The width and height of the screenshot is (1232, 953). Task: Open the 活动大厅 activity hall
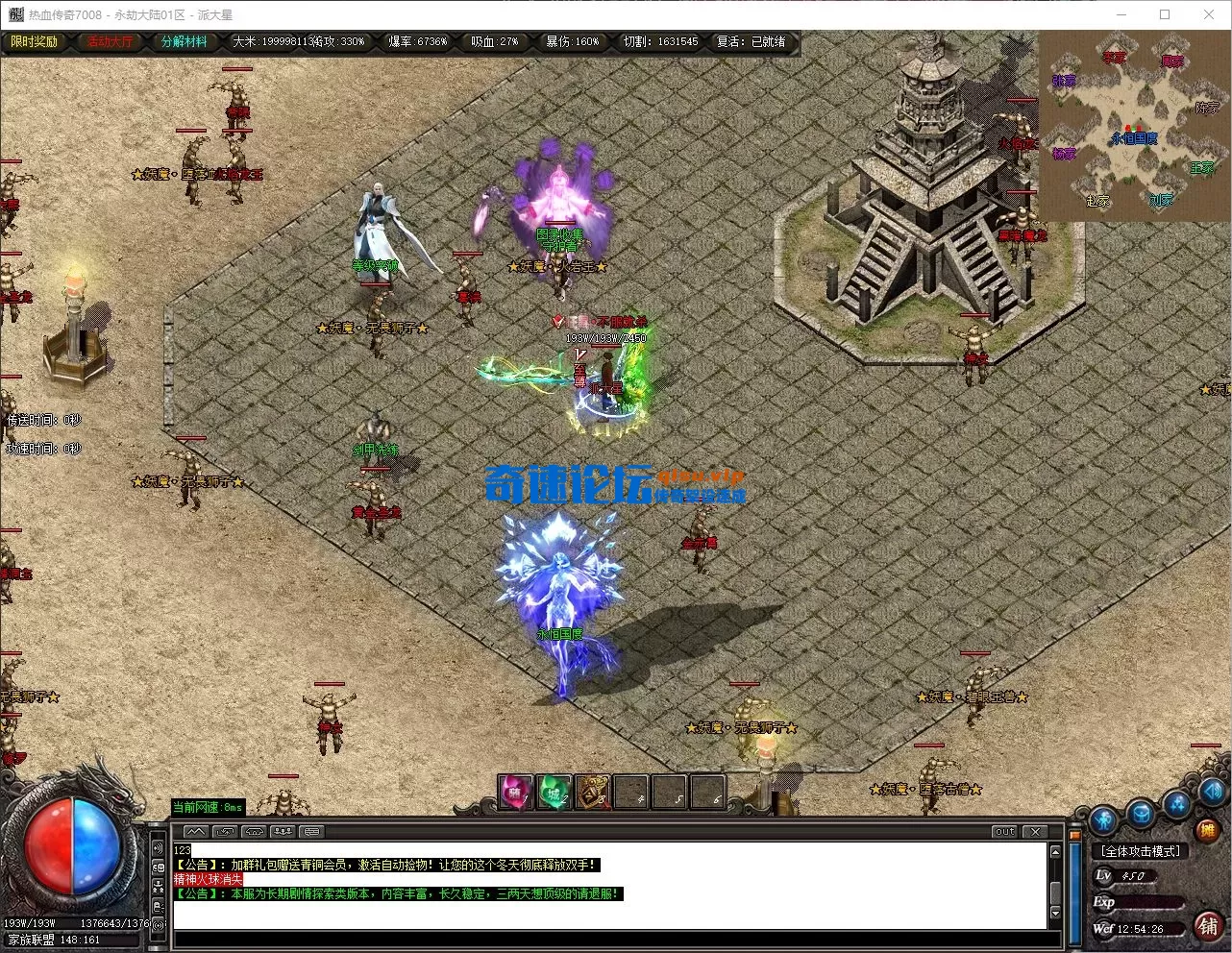point(111,42)
